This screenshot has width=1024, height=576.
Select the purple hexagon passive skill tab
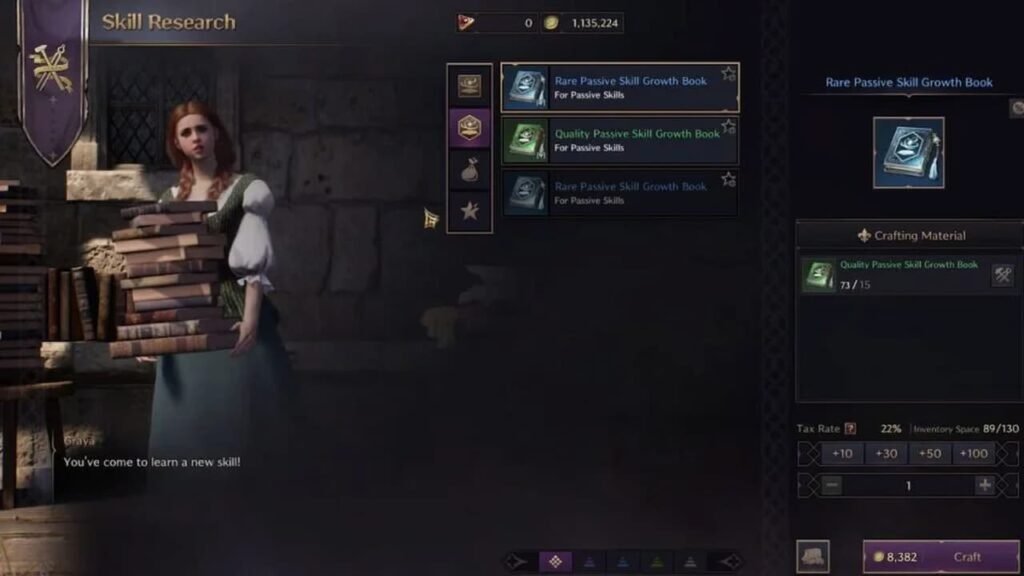[469, 127]
